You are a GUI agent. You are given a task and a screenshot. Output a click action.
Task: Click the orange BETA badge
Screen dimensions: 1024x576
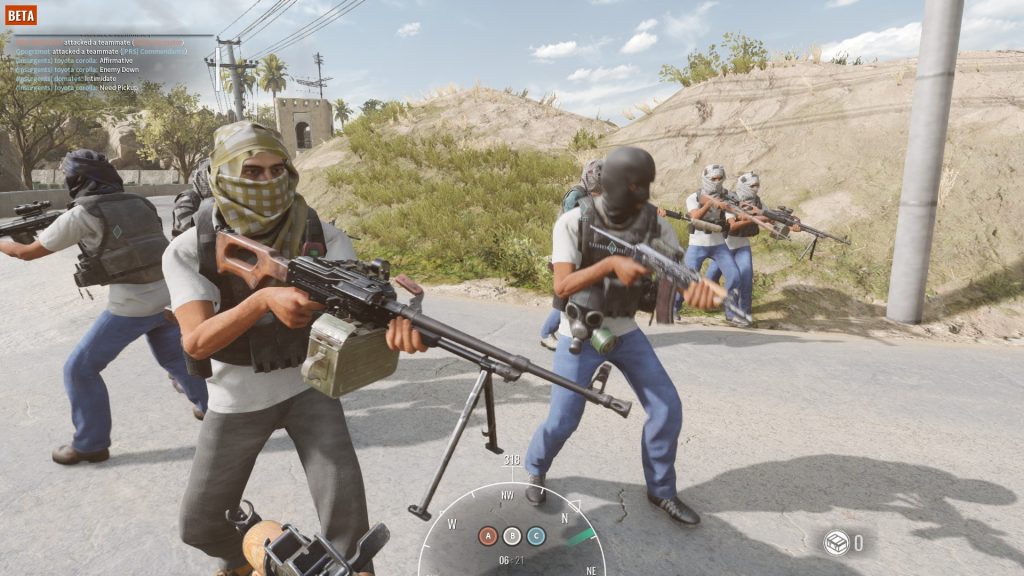point(21,15)
